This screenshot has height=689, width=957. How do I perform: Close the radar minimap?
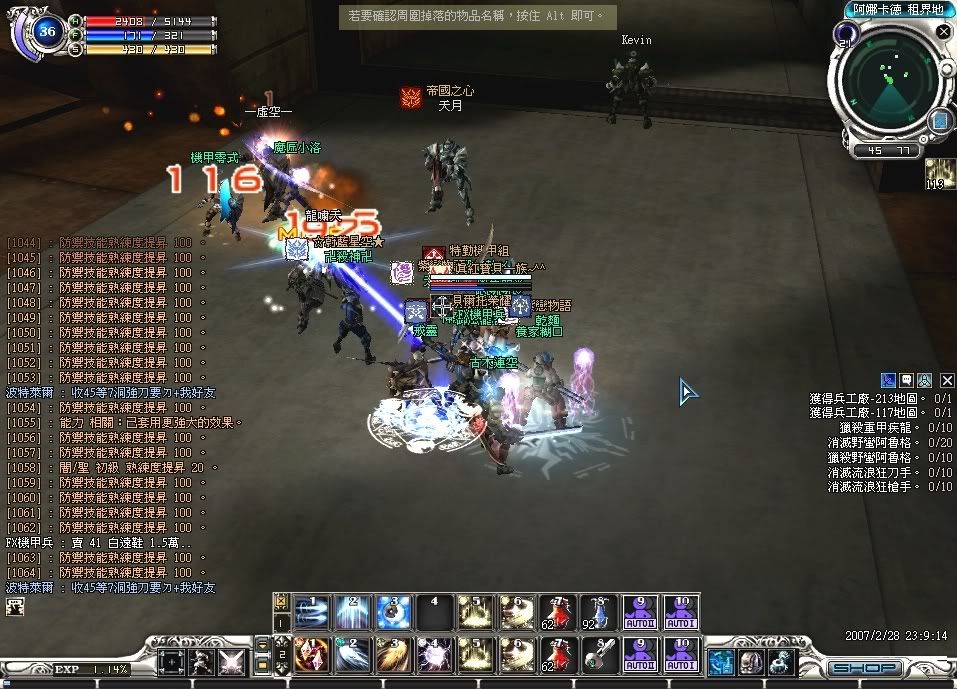pyautogui.click(x=943, y=32)
